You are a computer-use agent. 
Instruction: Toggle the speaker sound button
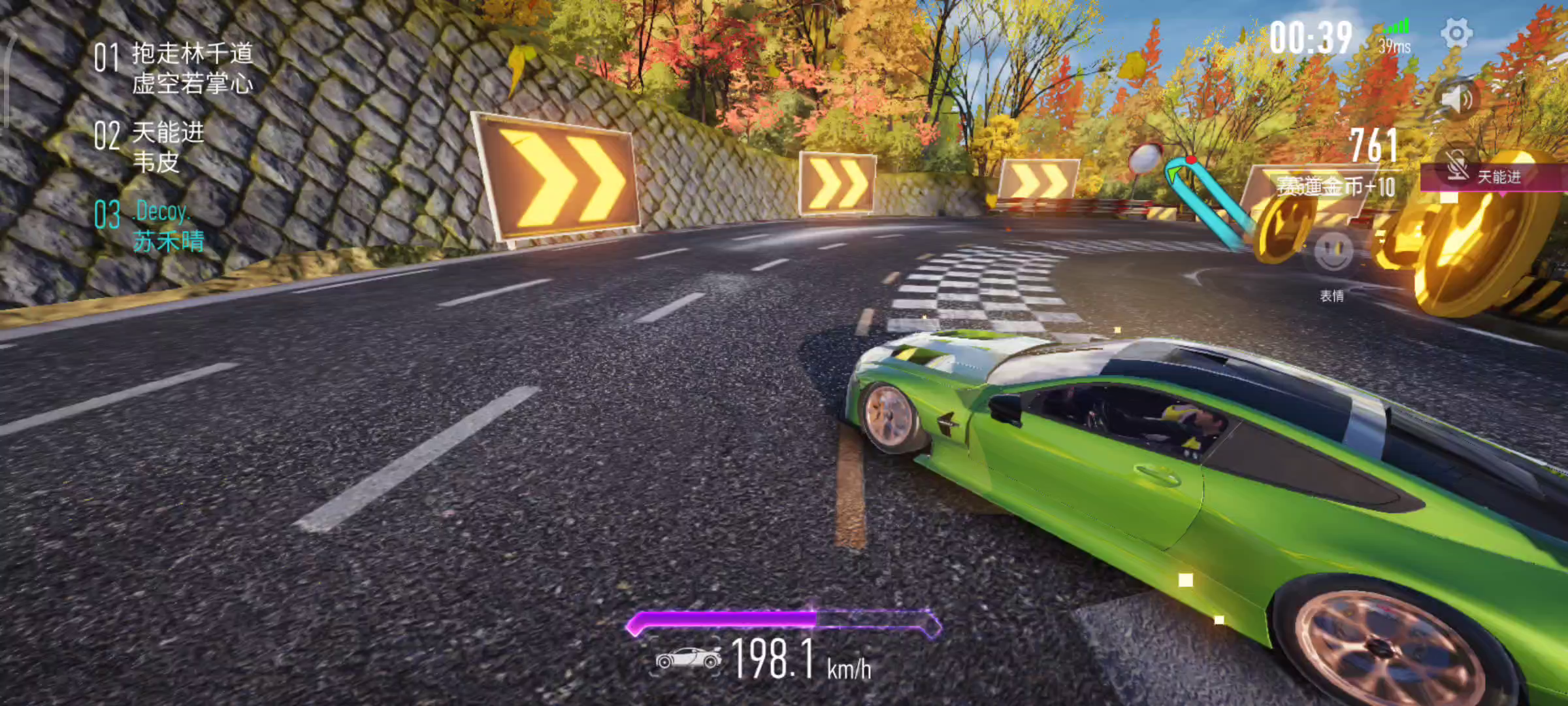(1457, 100)
